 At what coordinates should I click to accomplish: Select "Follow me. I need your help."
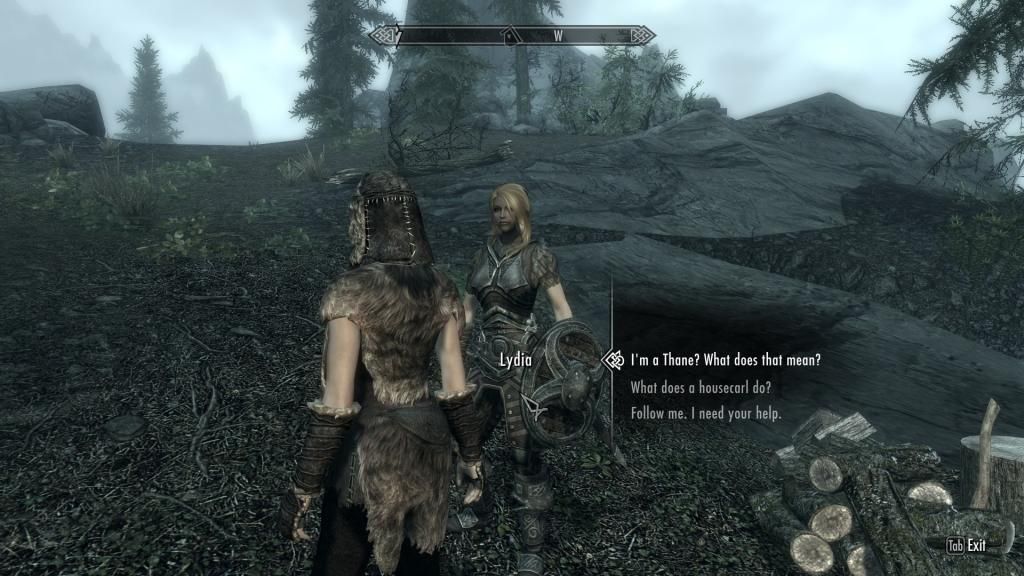coord(706,413)
